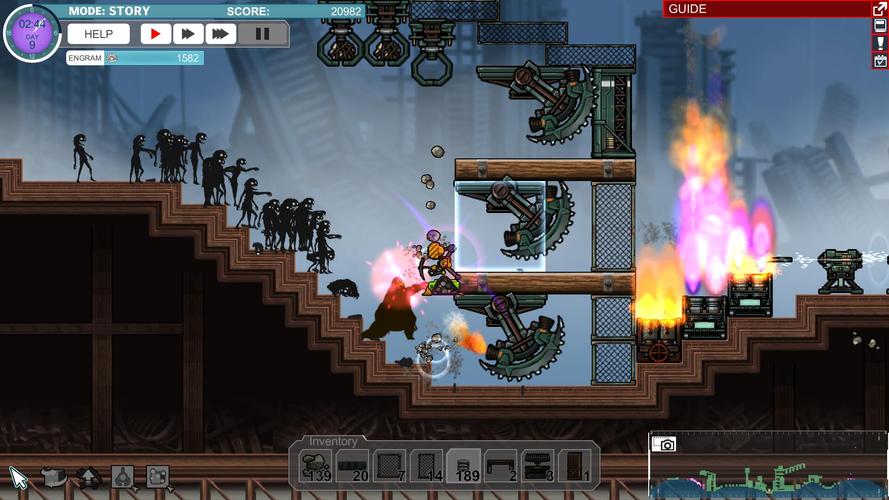Click the guide's expand arrow icon

pyautogui.click(x=880, y=9)
